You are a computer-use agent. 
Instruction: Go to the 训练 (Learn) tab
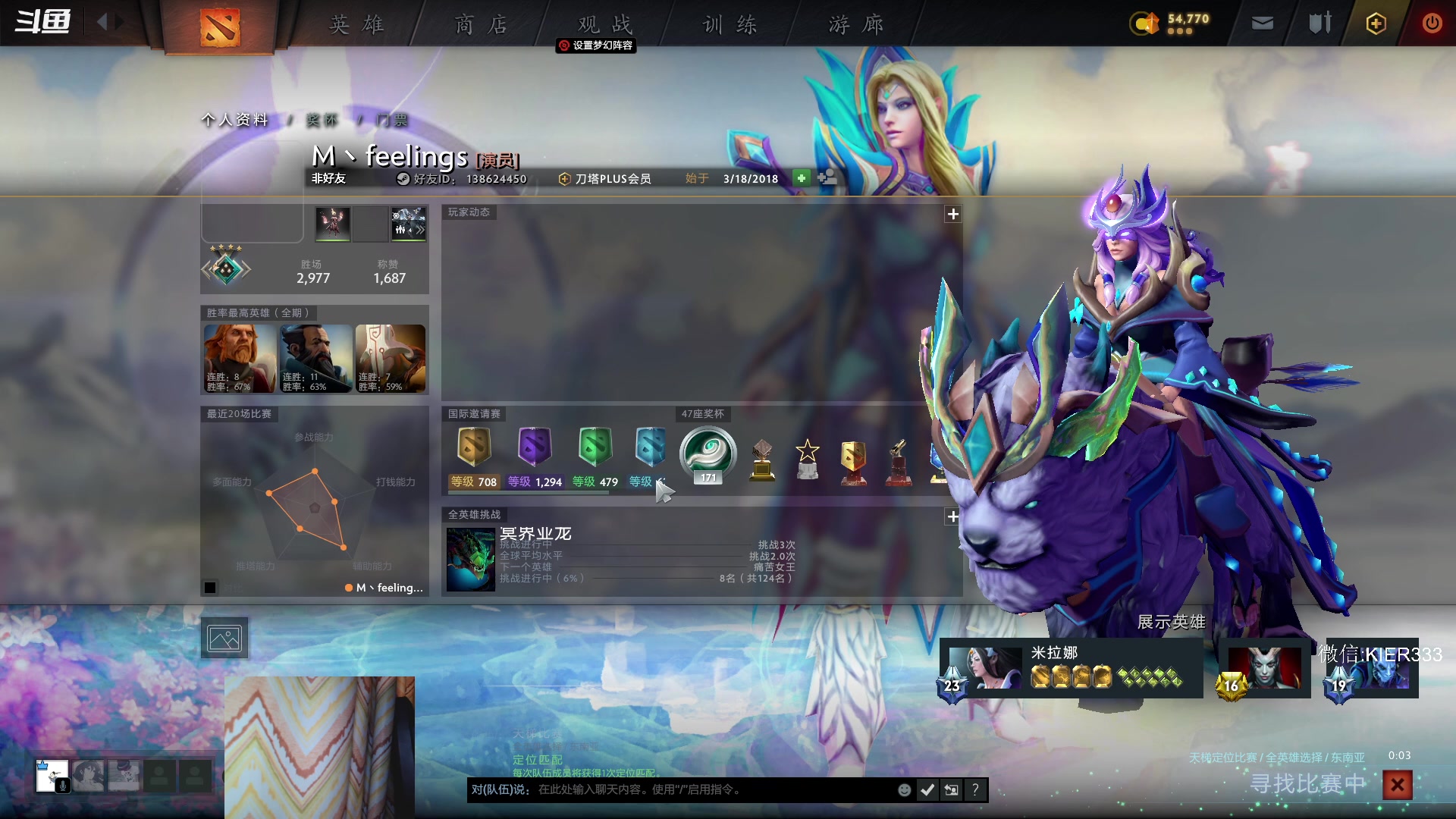(730, 24)
